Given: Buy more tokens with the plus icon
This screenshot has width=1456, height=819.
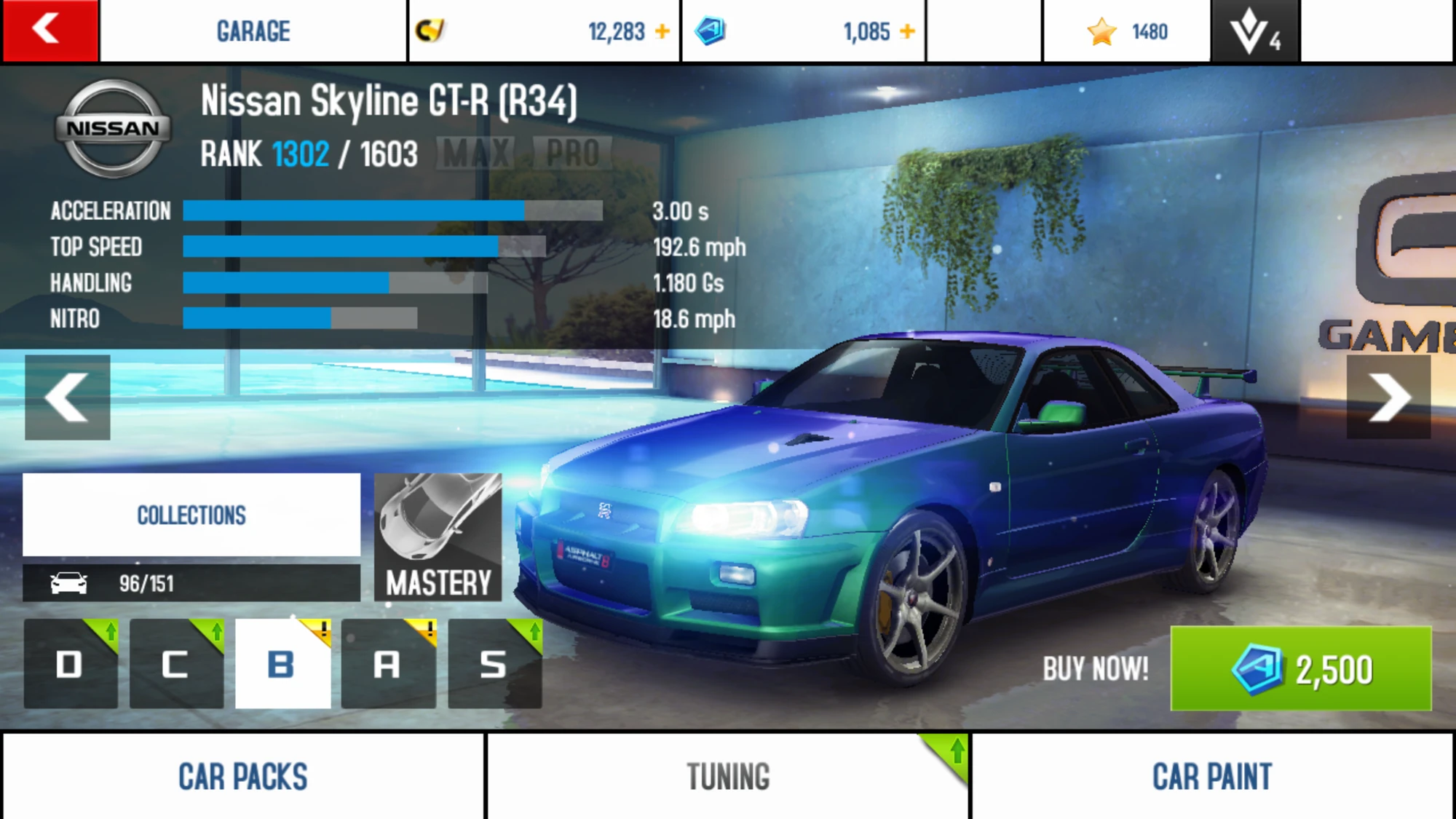Looking at the screenshot, I should [907, 31].
